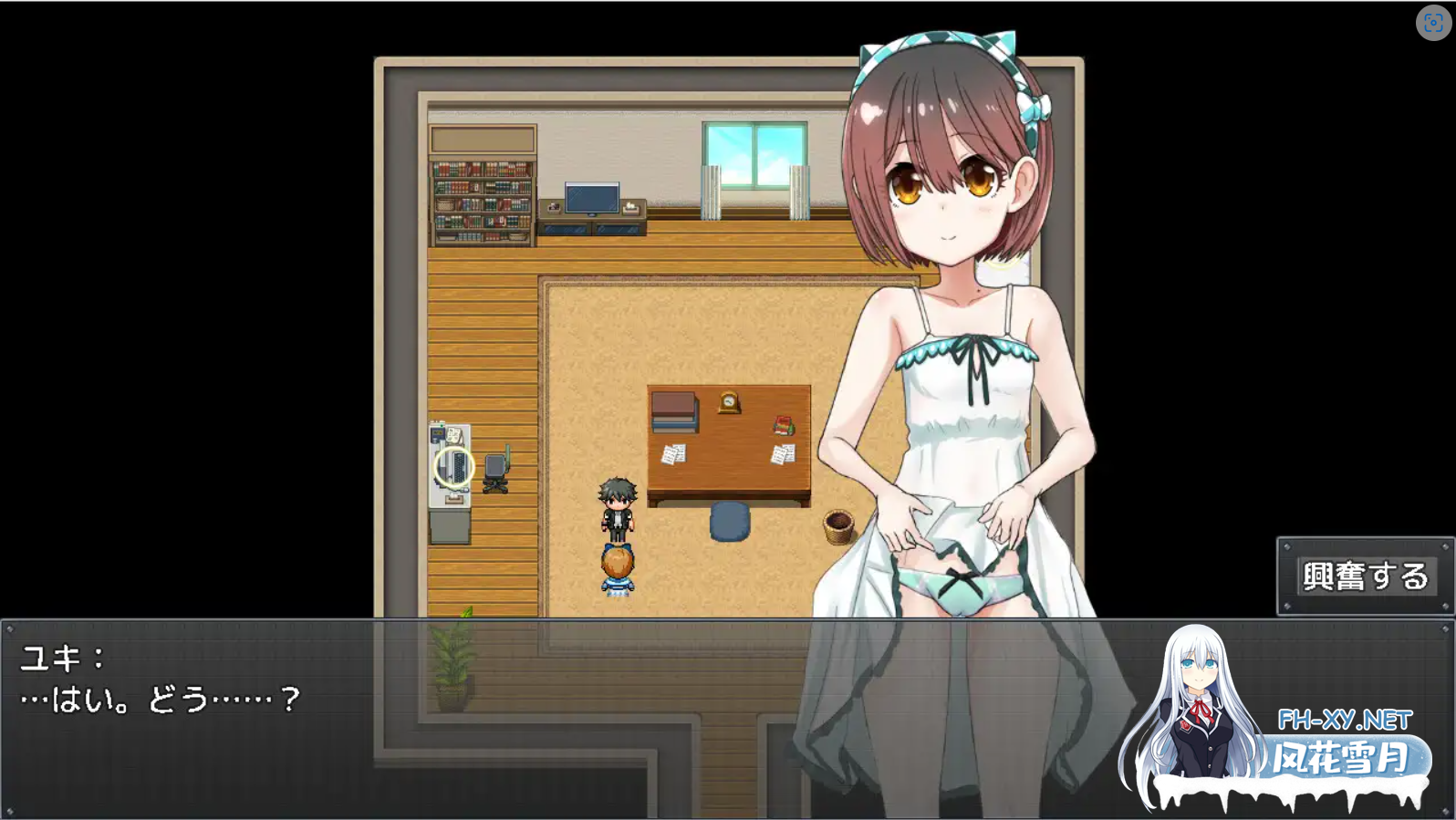Click the papers lying on the desk
Image resolution: width=1456 pixels, height=820 pixels.
click(x=675, y=452)
